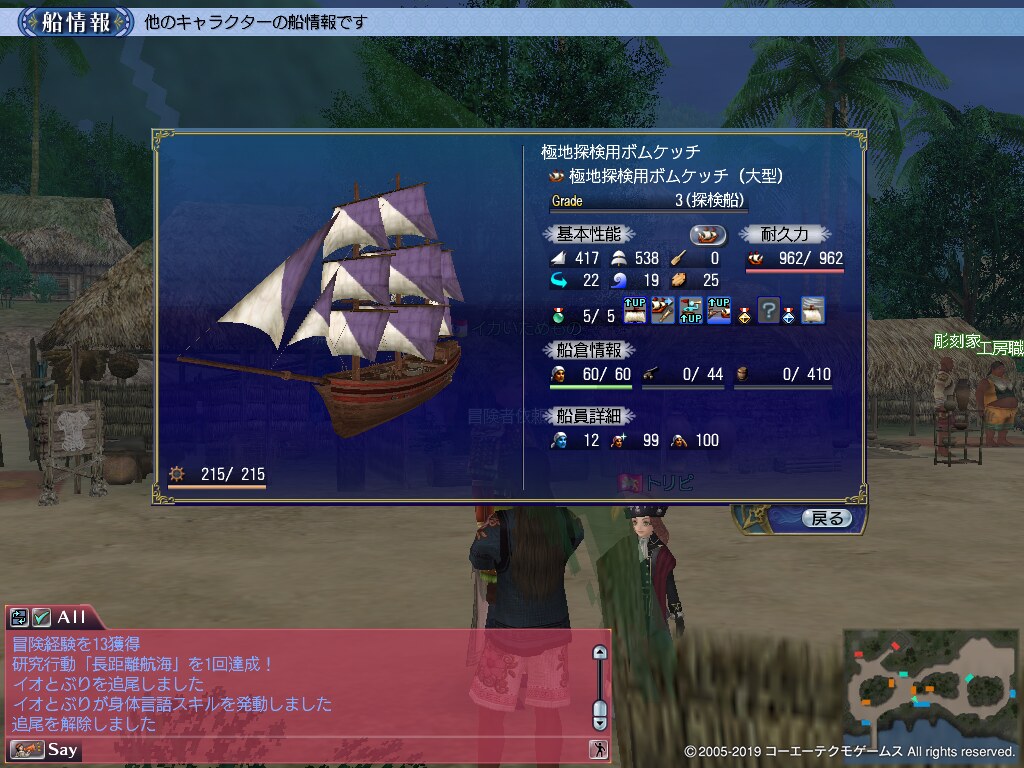This screenshot has width=1024, height=768.
Task: Toggle the ship view button beside 基本性能
Action: click(707, 234)
